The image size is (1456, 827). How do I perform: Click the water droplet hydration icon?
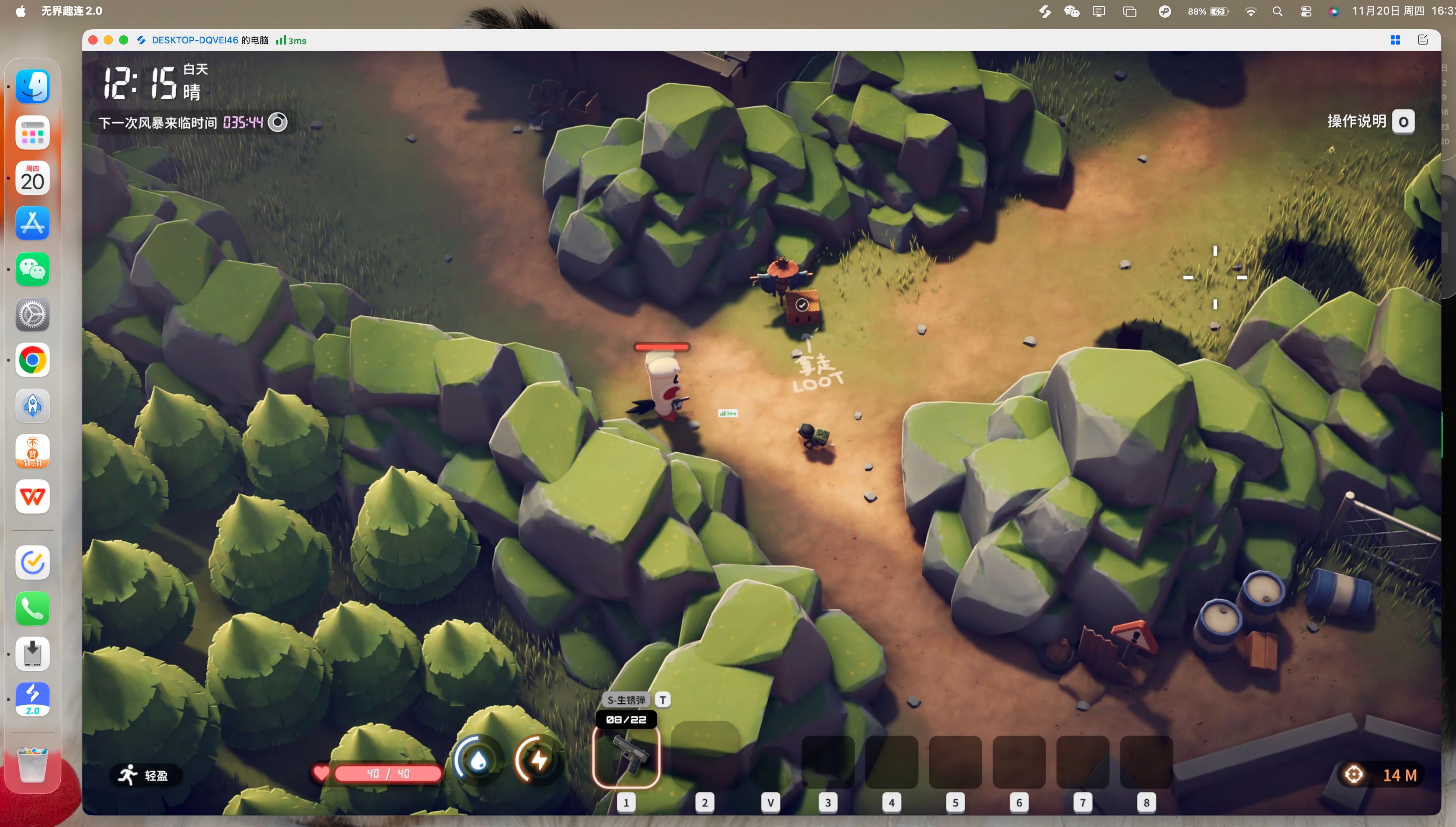click(x=478, y=760)
